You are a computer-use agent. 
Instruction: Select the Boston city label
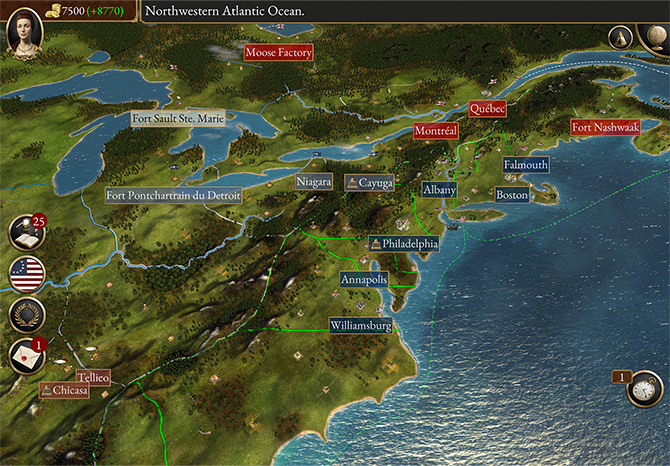coord(512,195)
